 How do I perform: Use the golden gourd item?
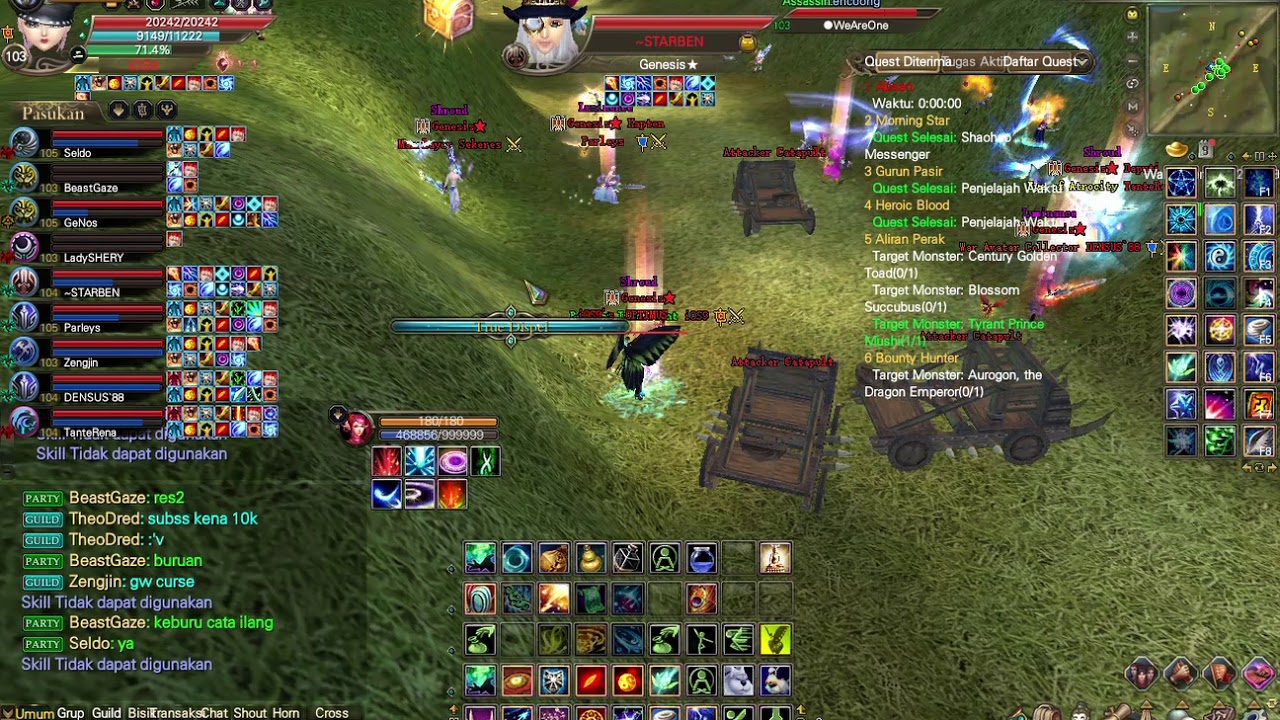[x=591, y=558]
